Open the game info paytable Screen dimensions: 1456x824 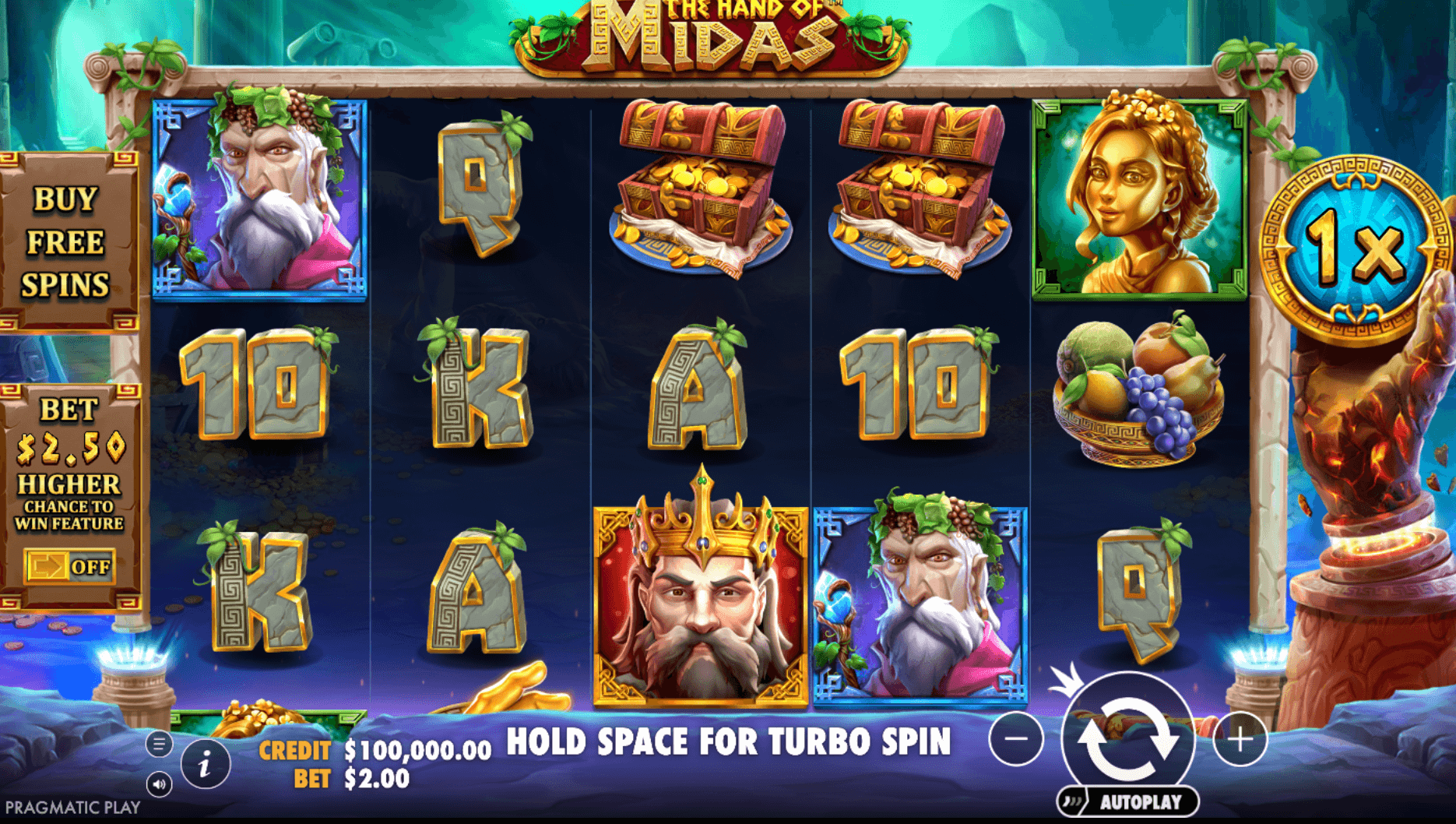205,765
